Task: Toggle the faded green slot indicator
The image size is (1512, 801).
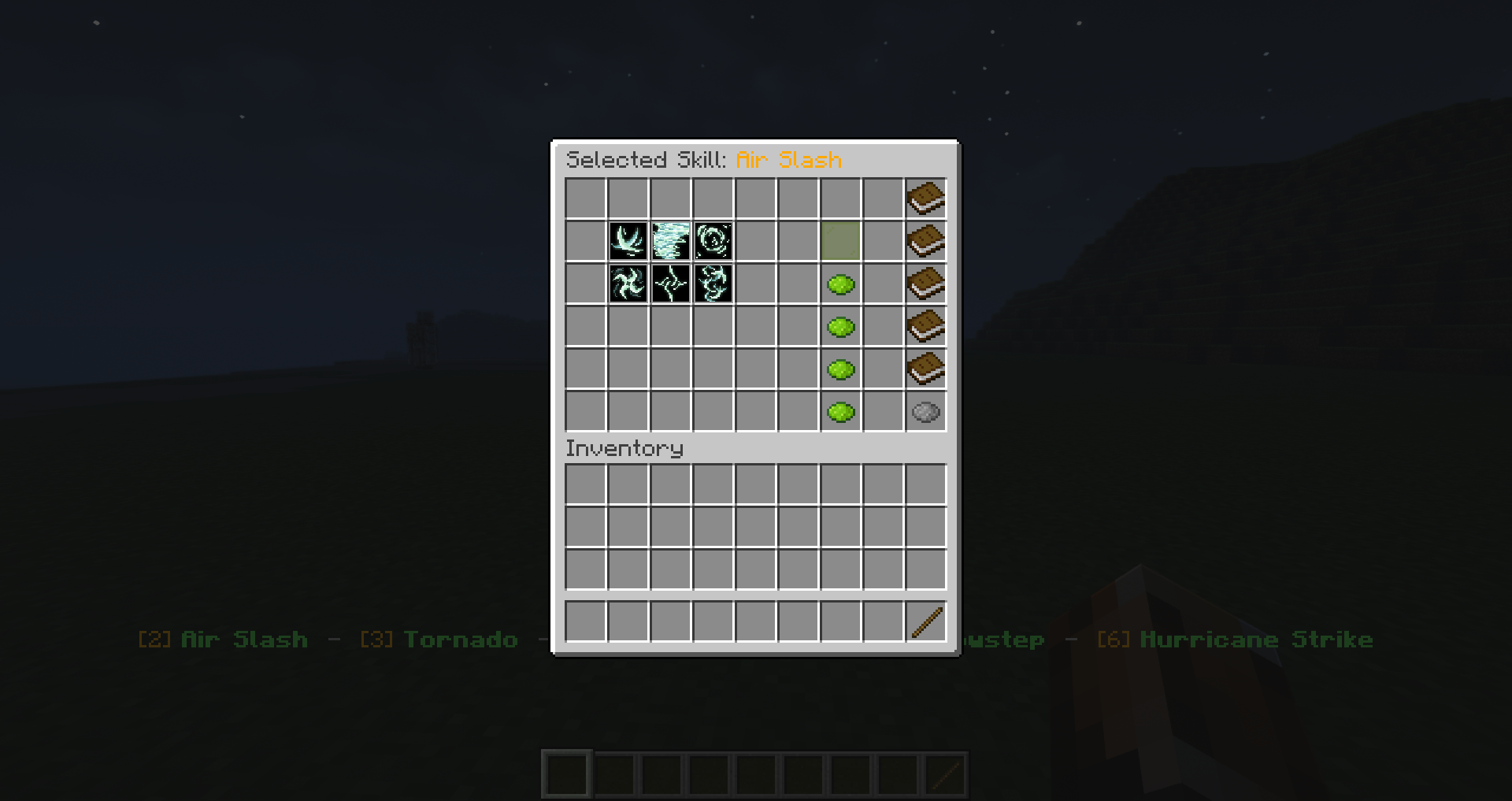Action: point(840,242)
